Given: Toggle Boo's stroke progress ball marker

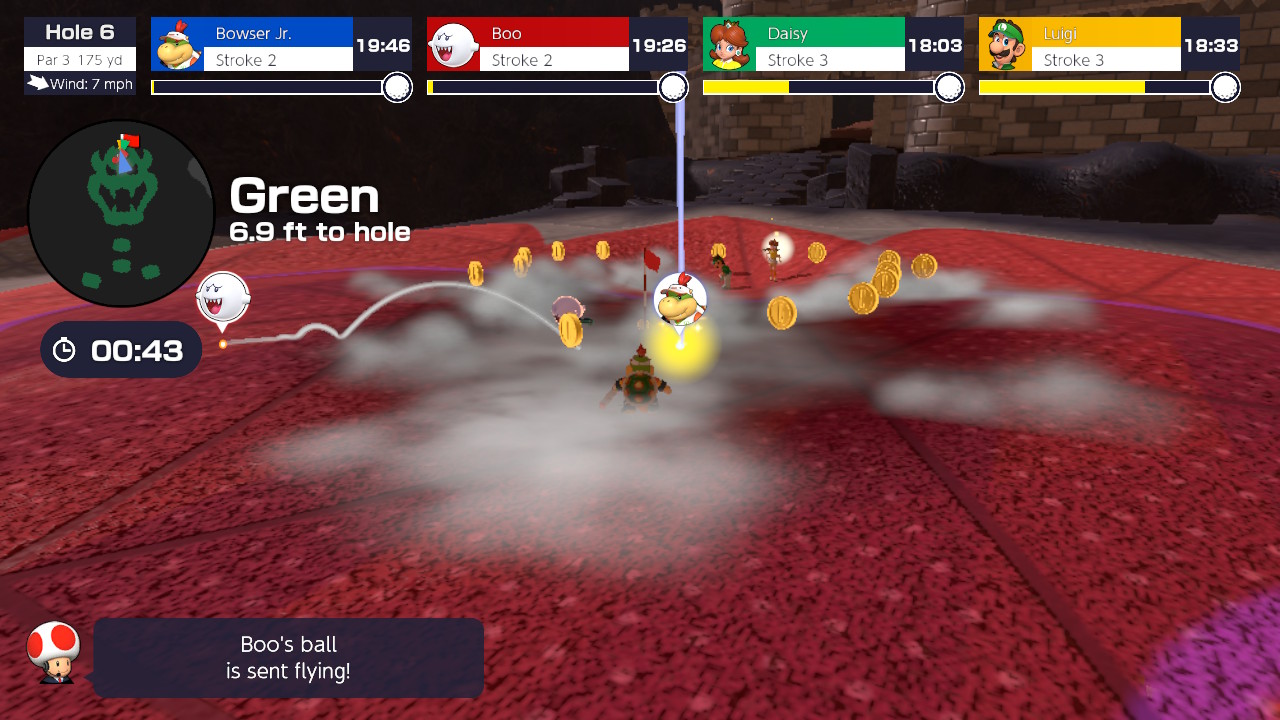Looking at the screenshot, I should click(674, 87).
